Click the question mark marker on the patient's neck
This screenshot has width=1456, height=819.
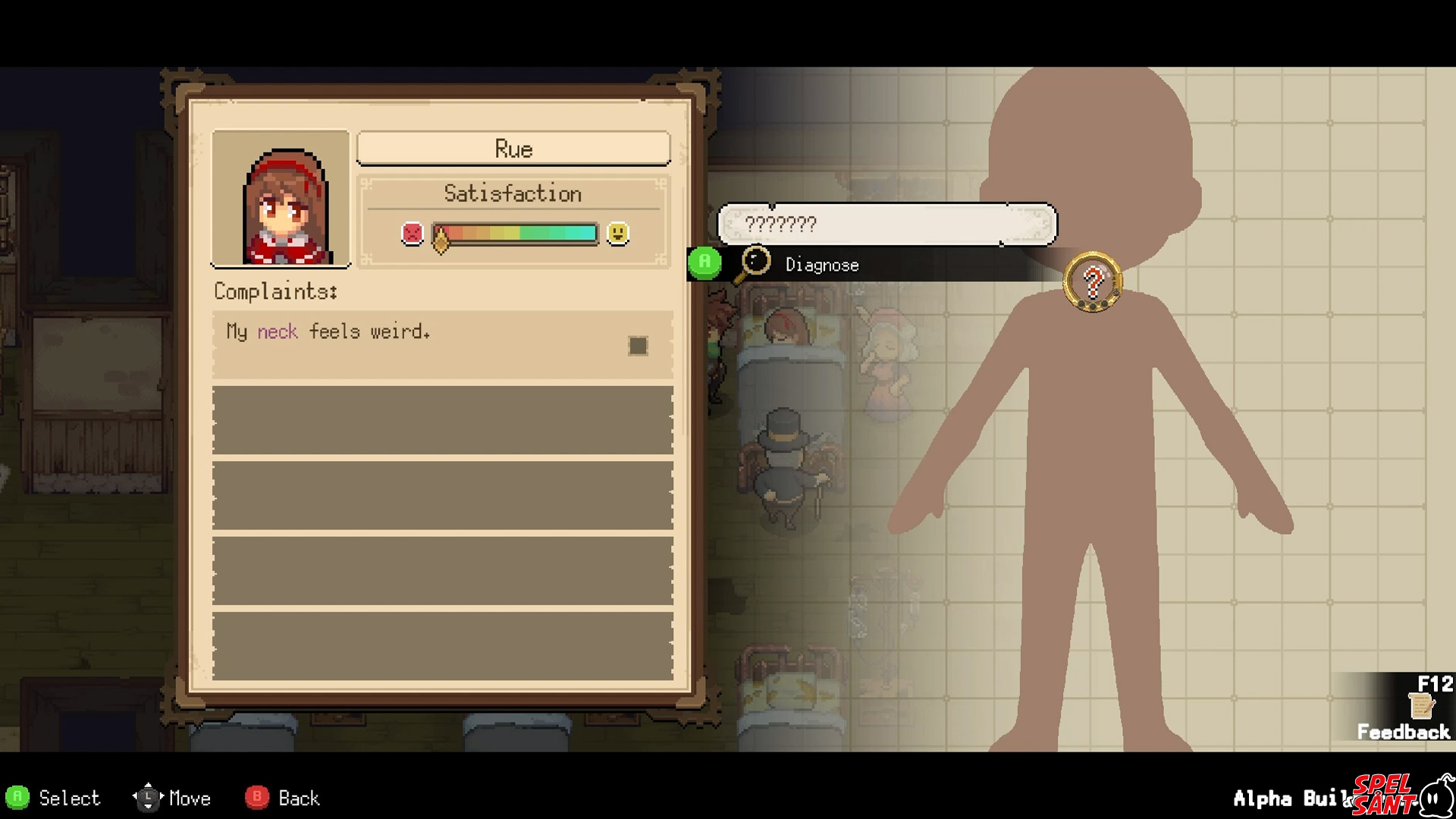point(1092,281)
